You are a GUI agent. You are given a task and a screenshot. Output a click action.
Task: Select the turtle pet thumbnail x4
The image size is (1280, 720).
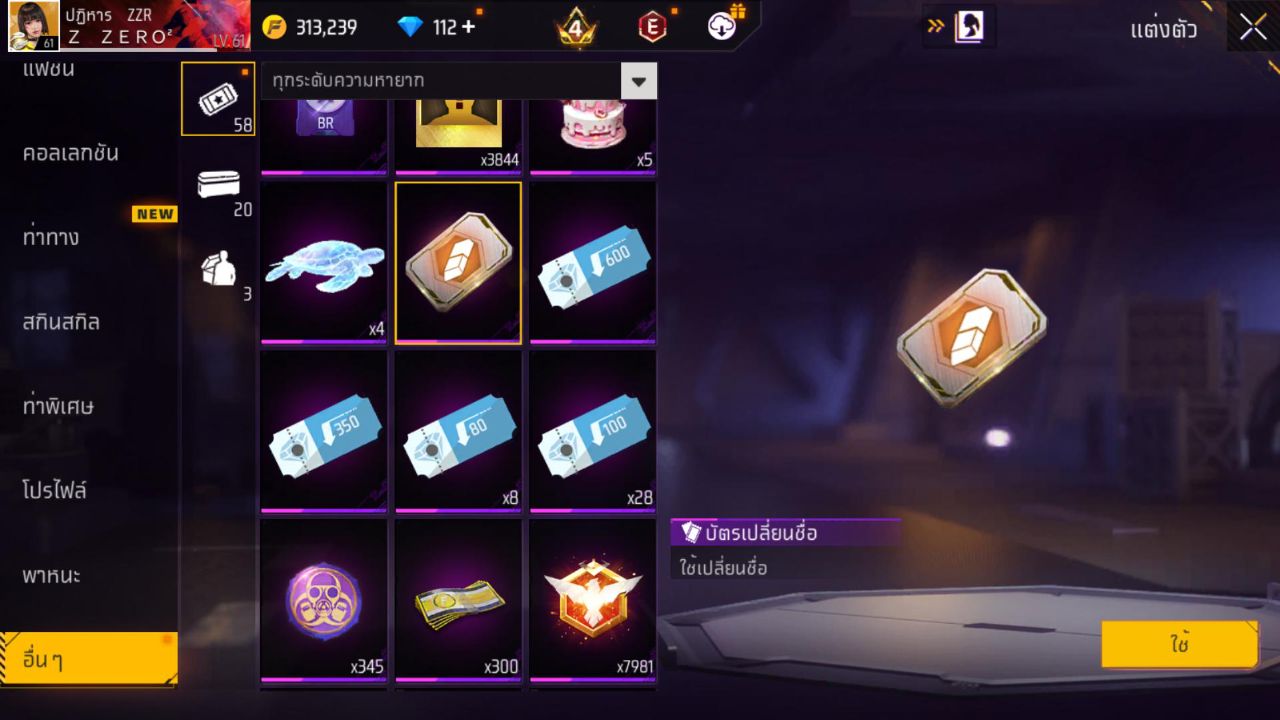click(323, 262)
